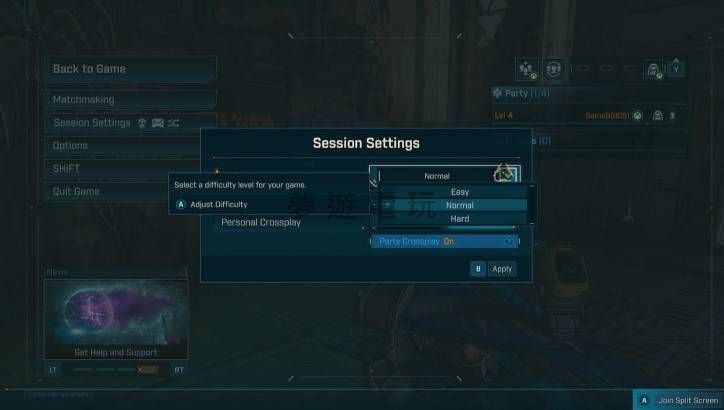This screenshot has height=410, width=724.
Task: Apply the session settings
Action: pyautogui.click(x=494, y=269)
